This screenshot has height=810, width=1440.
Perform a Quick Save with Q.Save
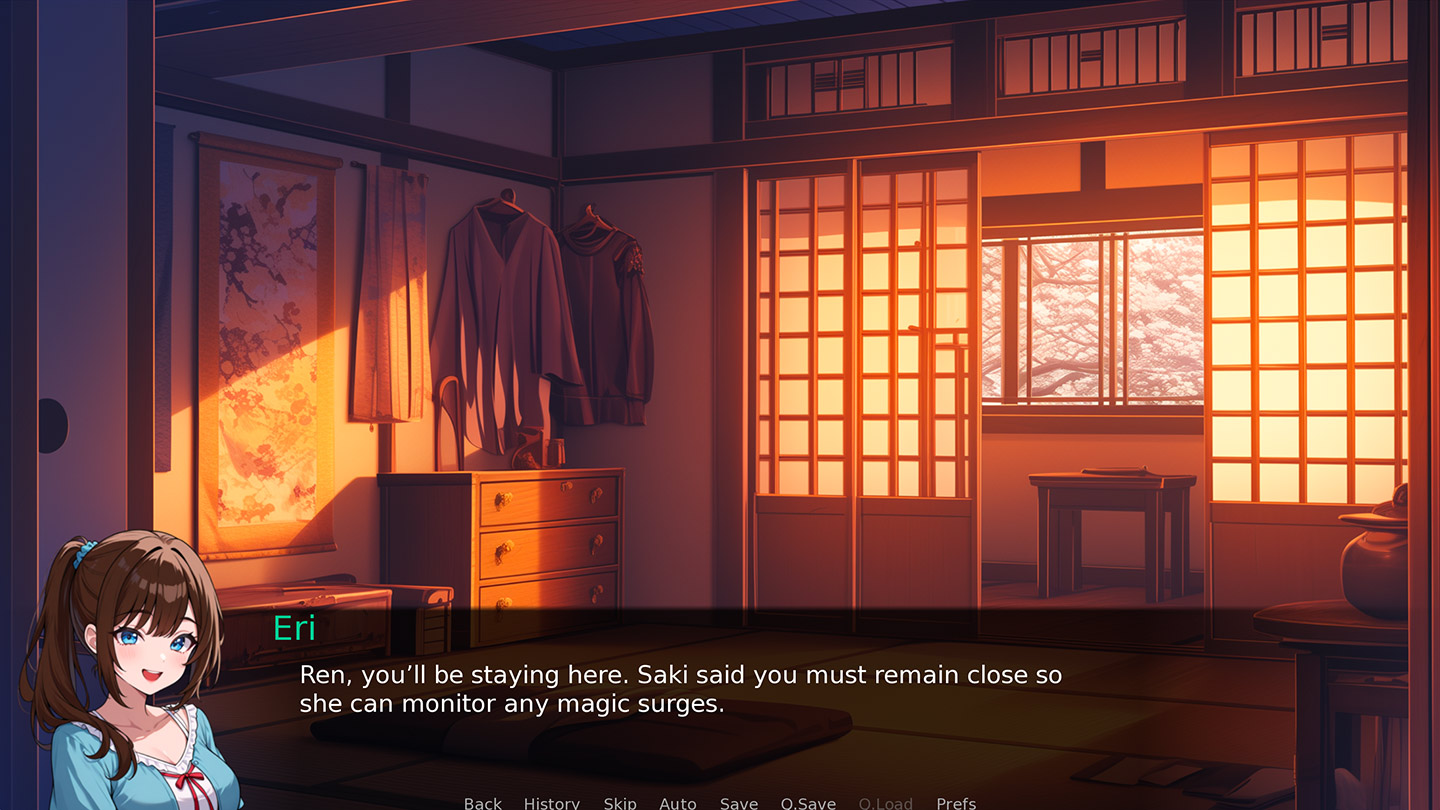pyautogui.click(x=808, y=803)
